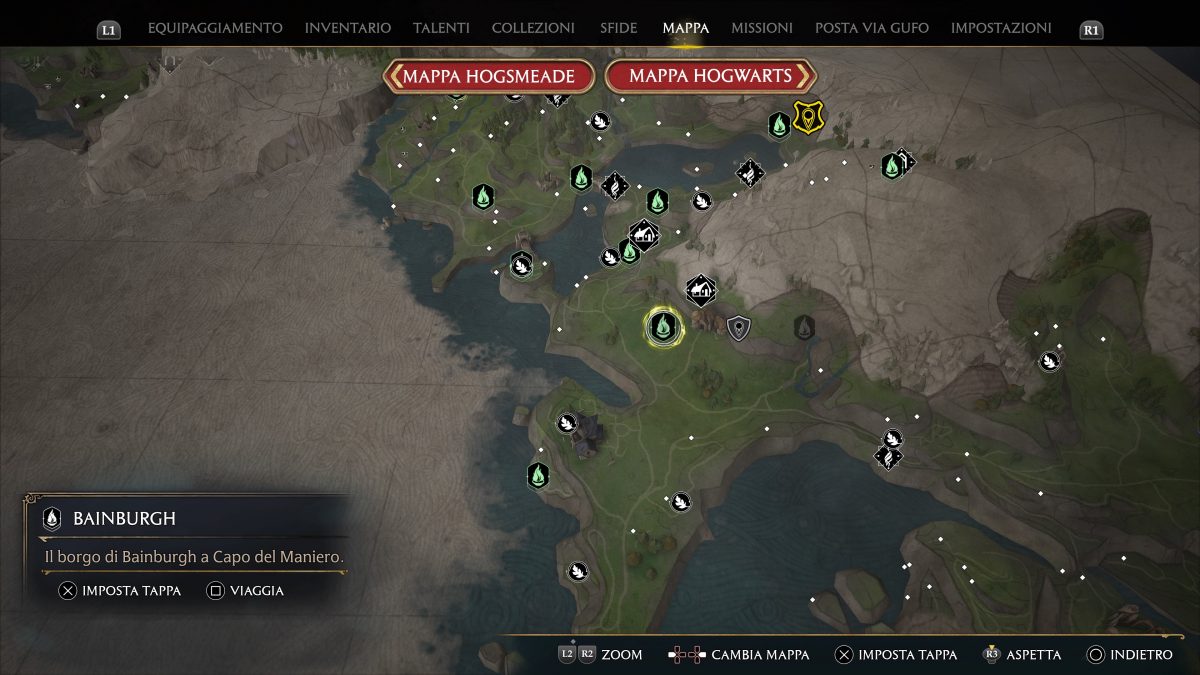Open the Mappa Hogsmeade button
This screenshot has height=675, width=1200.
489,76
